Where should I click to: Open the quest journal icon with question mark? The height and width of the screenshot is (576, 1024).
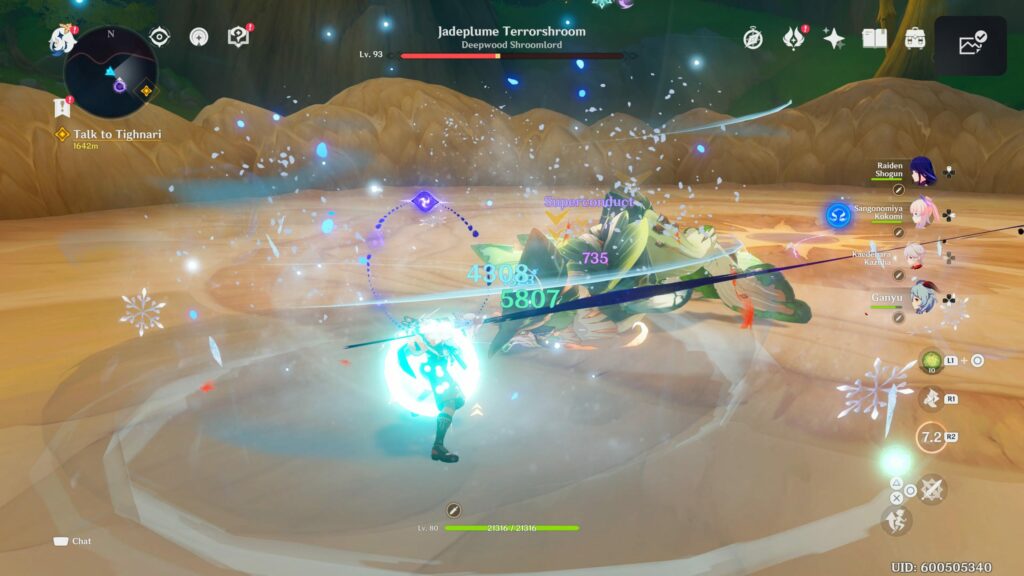pyautogui.click(x=238, y=37)
